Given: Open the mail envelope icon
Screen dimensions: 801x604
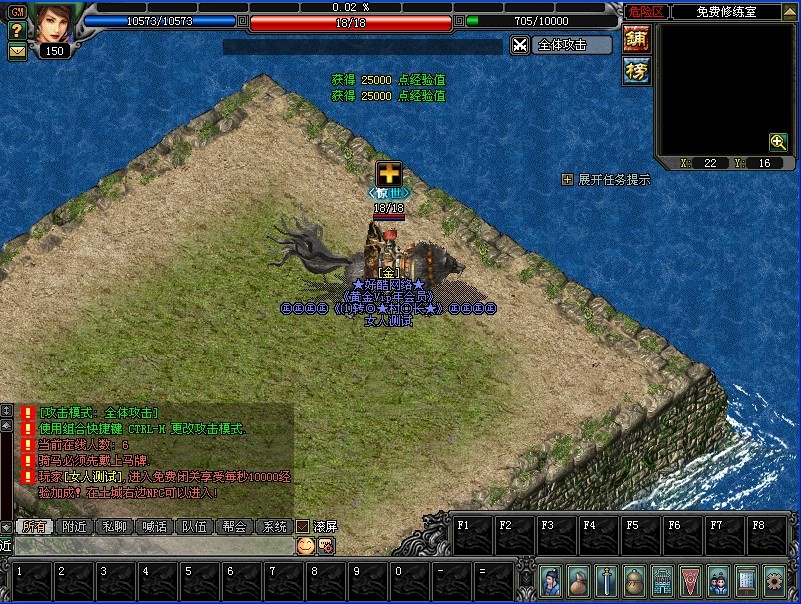Looking at the screenshot, I should point(17,51).
